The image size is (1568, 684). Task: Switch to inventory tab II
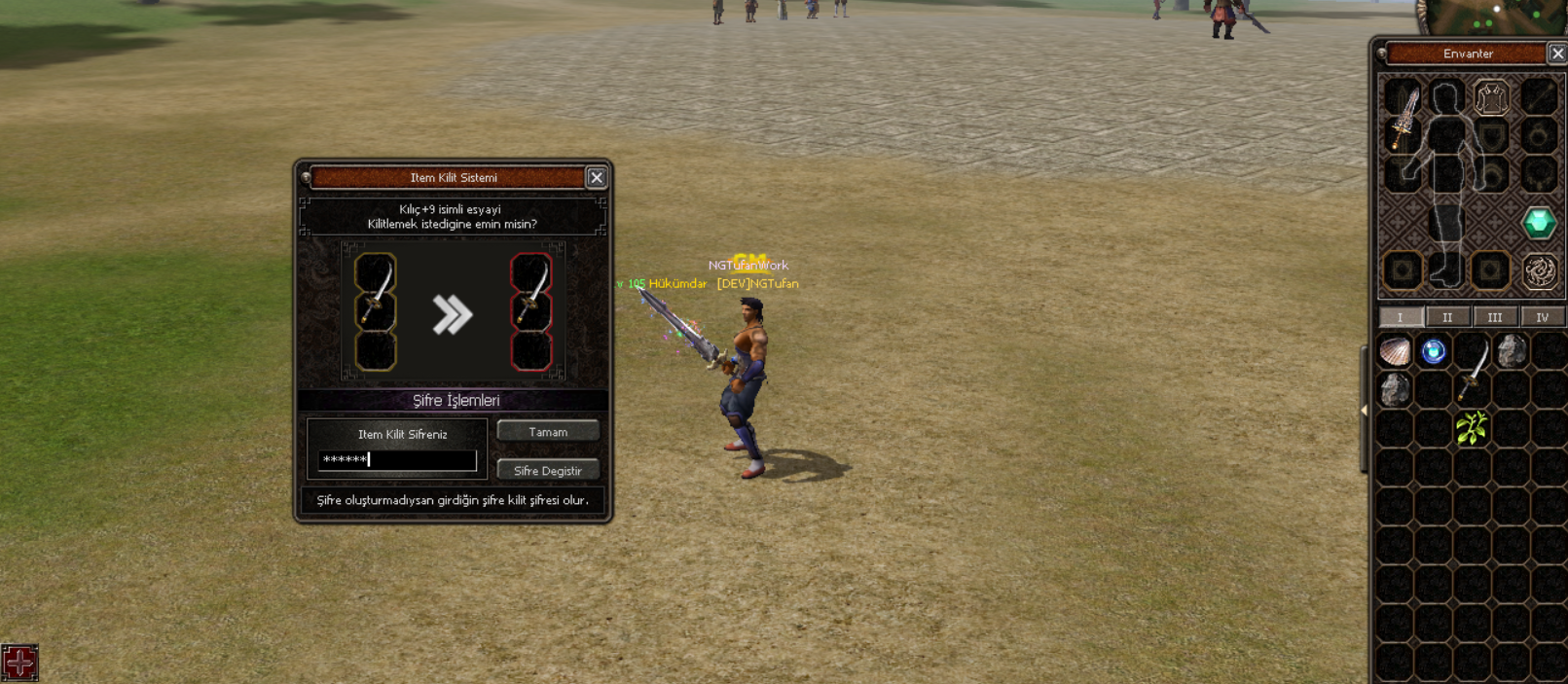[x=1447, y=317]
